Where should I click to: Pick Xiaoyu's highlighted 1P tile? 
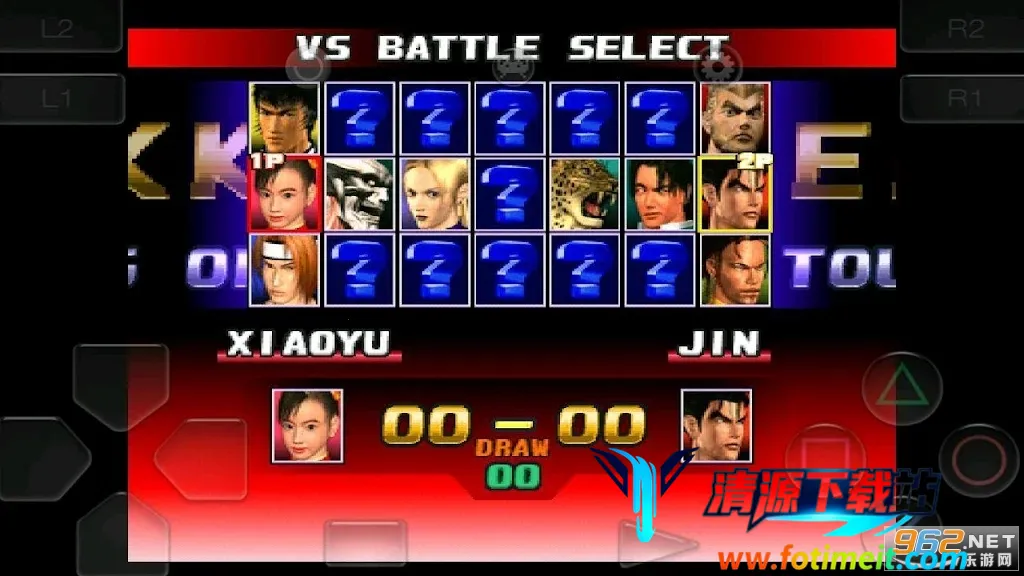coord(285,194)
